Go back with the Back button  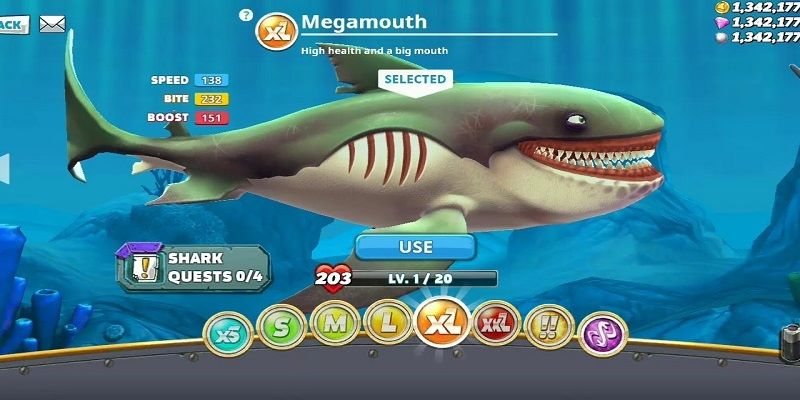pyautogui.click(x=12, y=23)
